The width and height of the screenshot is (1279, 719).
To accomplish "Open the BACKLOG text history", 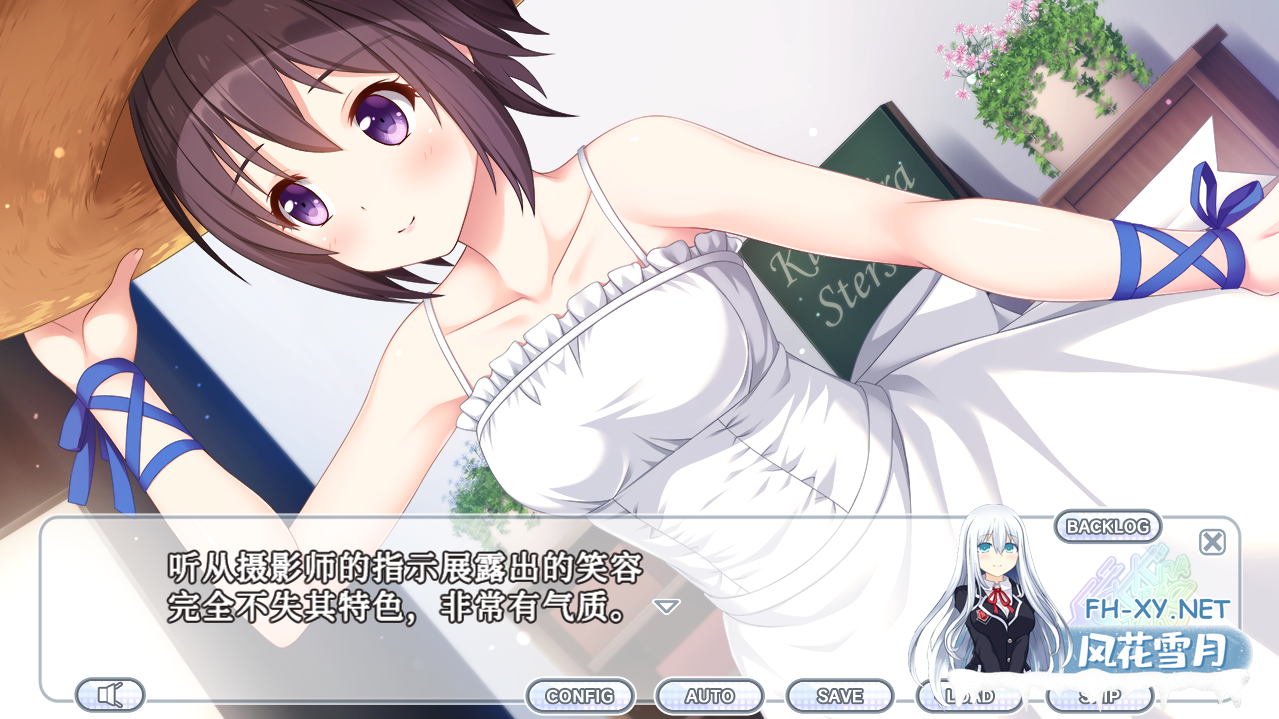I will (x=1107, y=526).
